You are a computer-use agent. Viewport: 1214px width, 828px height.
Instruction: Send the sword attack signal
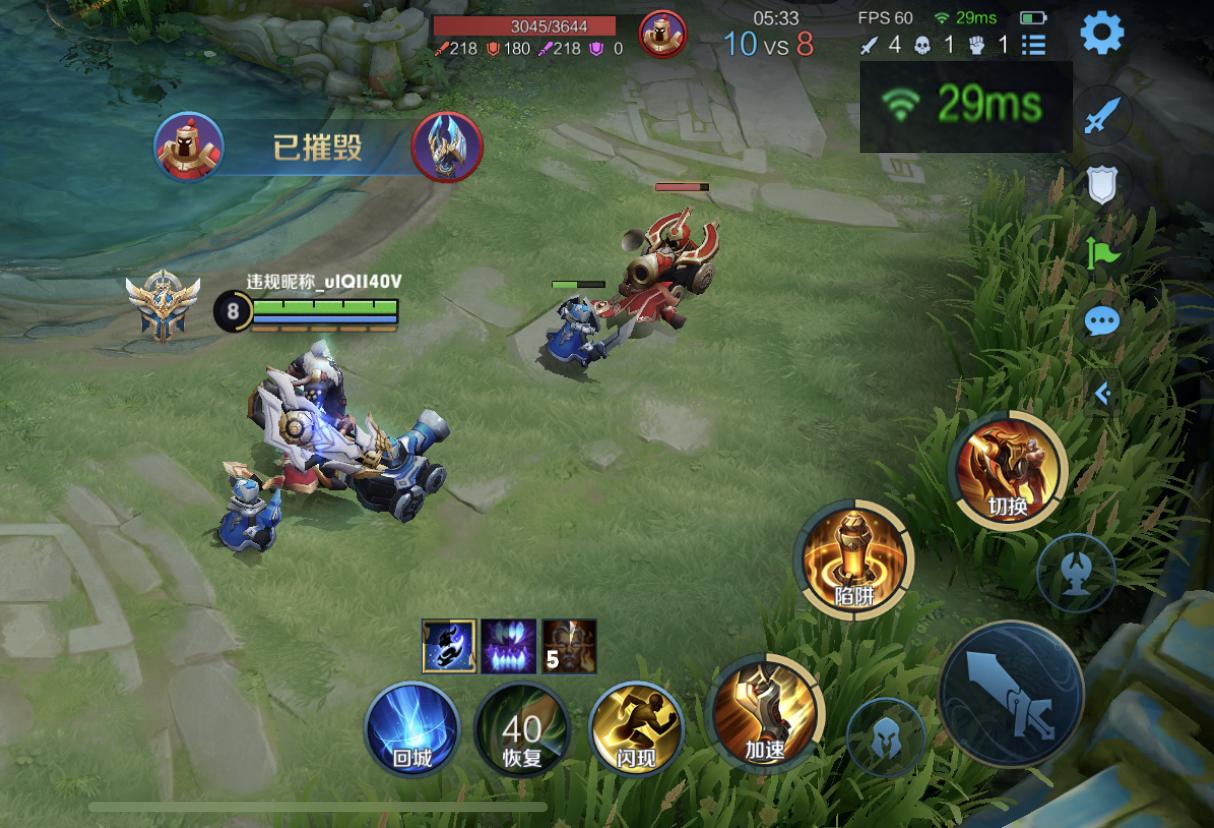coord(1102,118)
